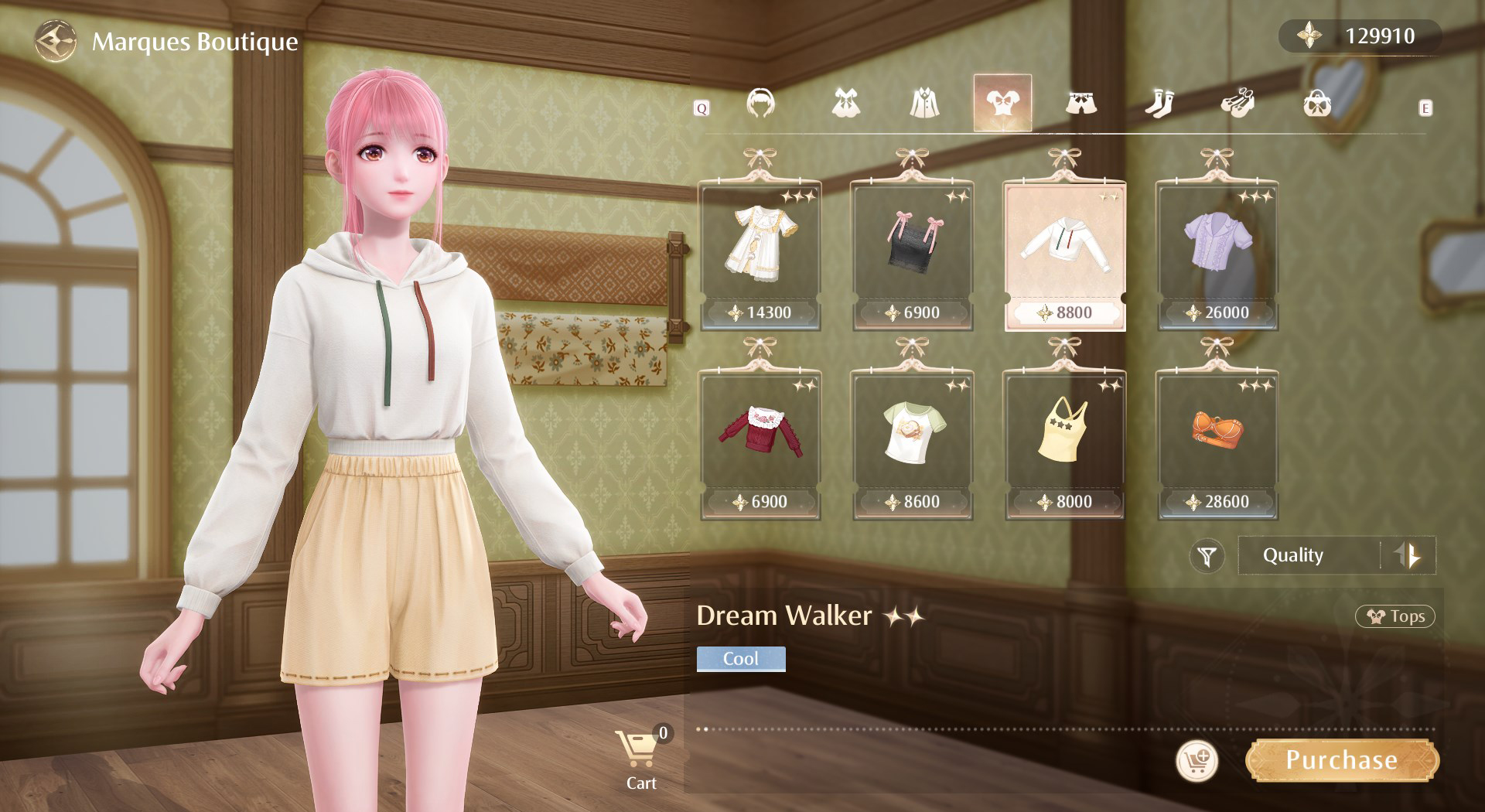Open the handbag accessories category
The height and width of the screenshot is (812, 1485).
tap(1316, 103)
